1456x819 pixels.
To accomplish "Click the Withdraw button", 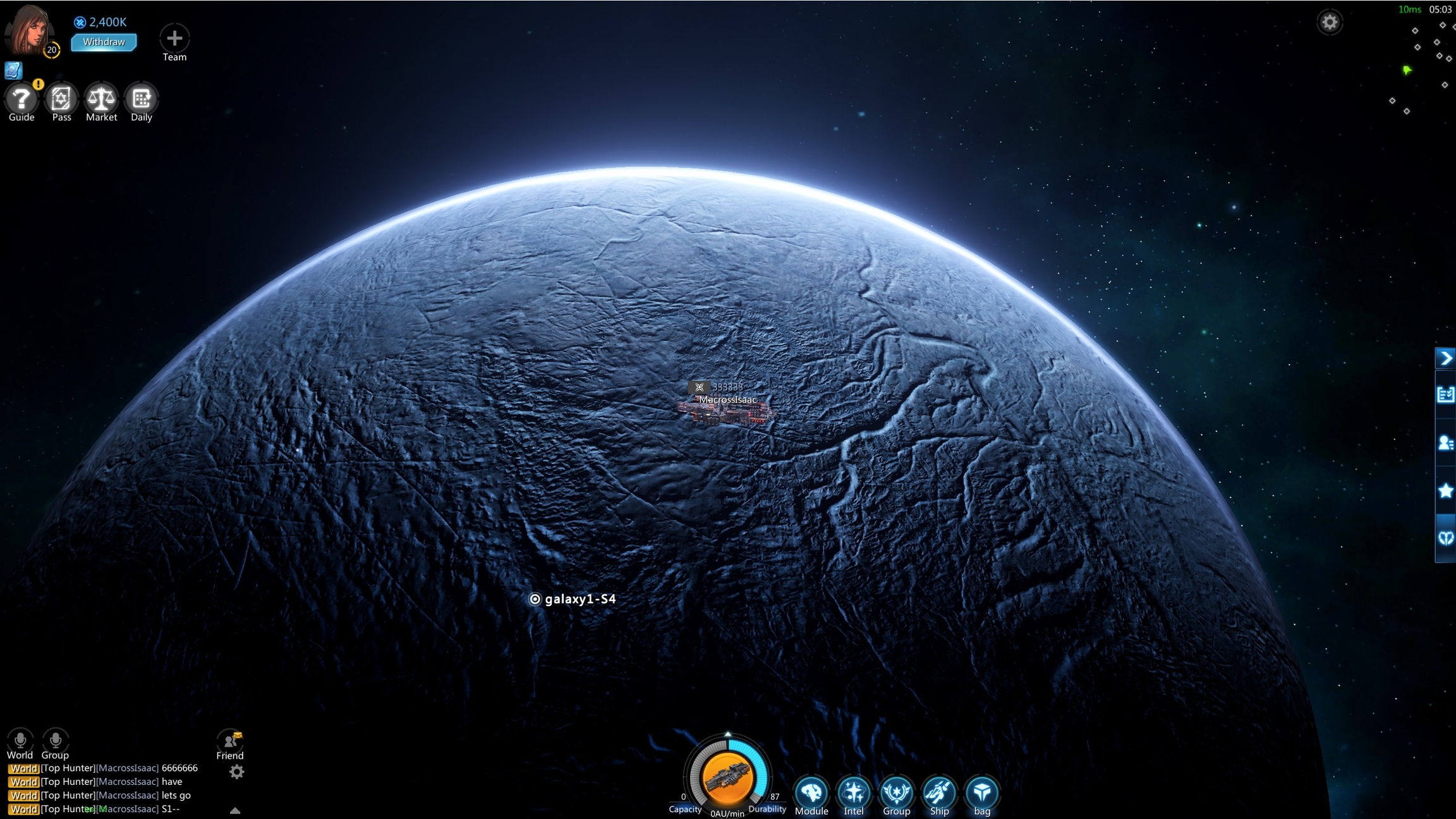I will [104, 42].
